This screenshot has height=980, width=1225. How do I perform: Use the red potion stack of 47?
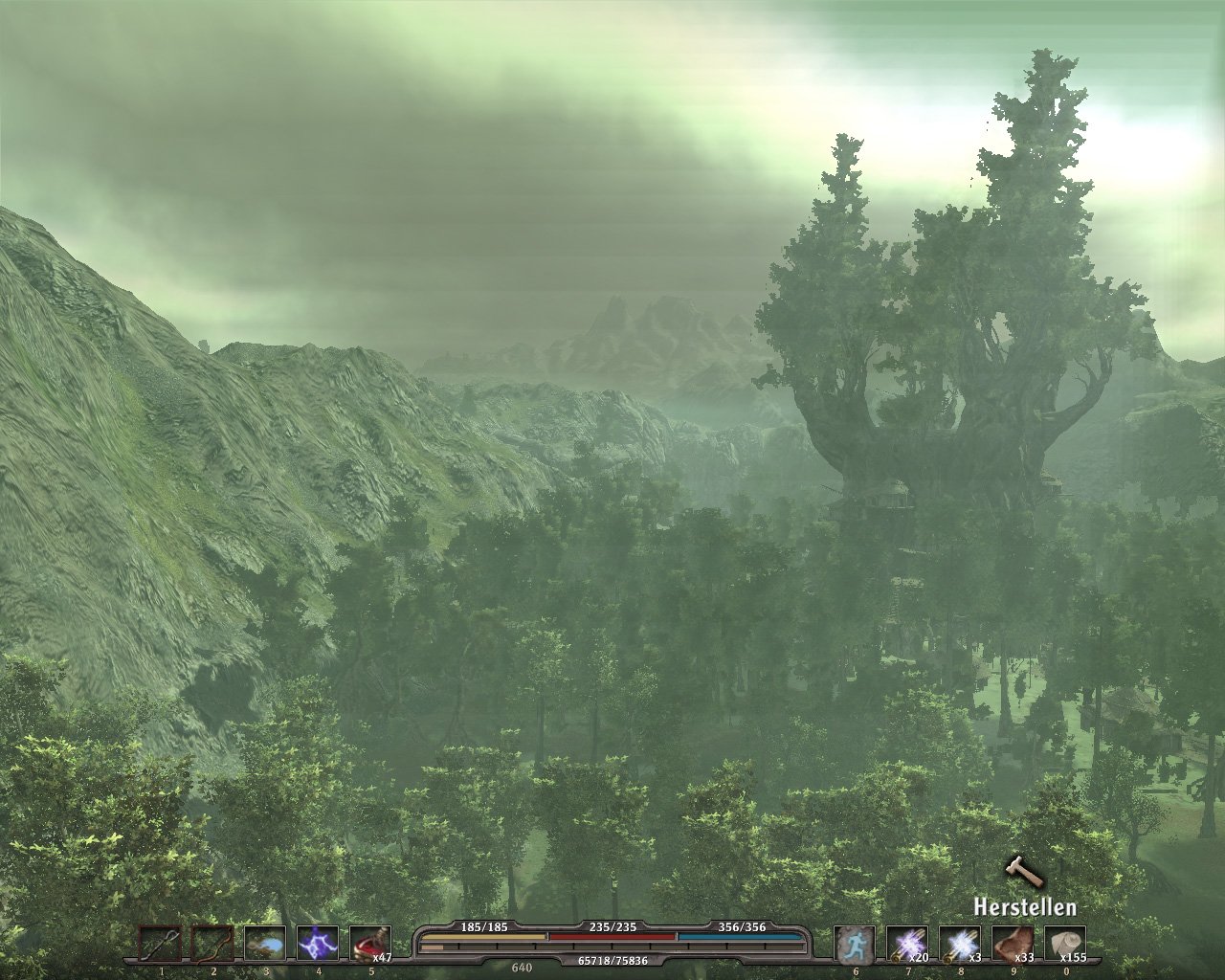point(370,944)
